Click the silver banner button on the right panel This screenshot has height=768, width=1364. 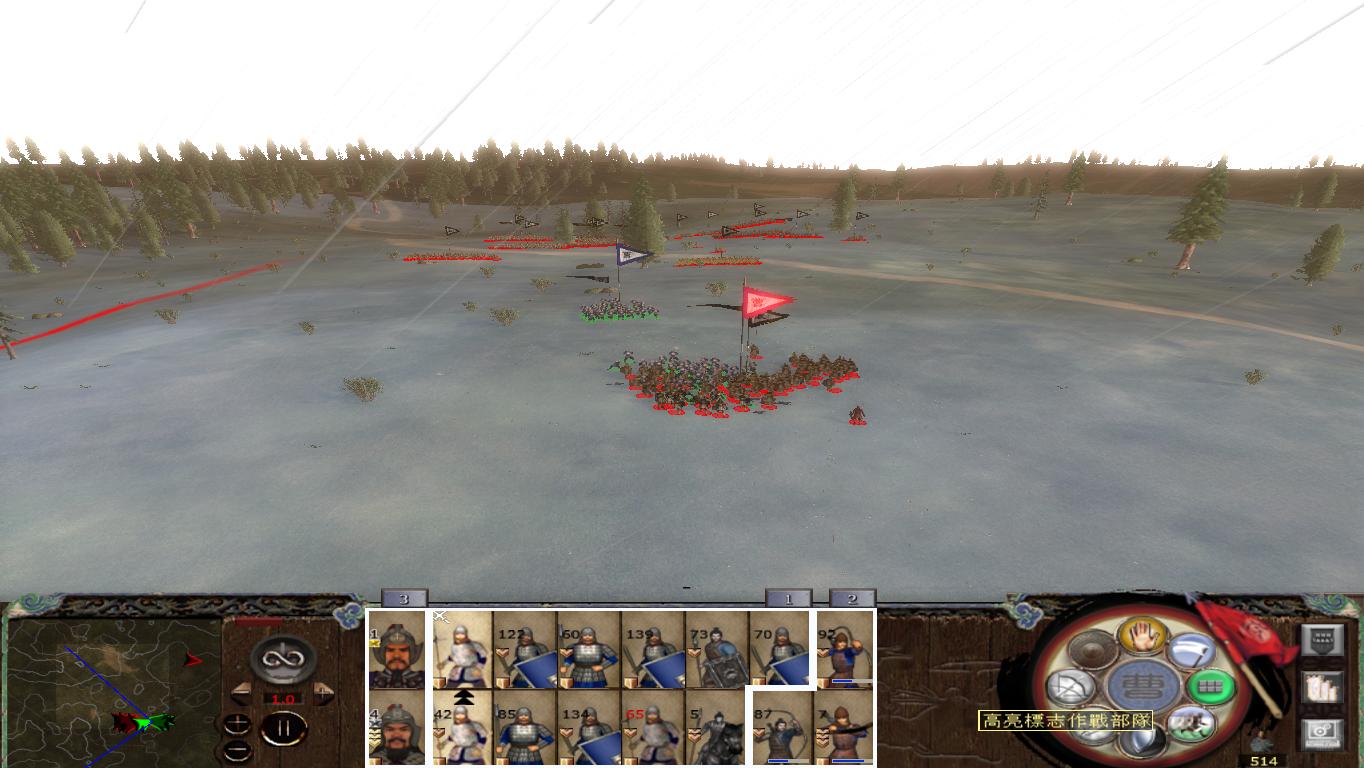pyautogui.click(x=1323, y=639)
